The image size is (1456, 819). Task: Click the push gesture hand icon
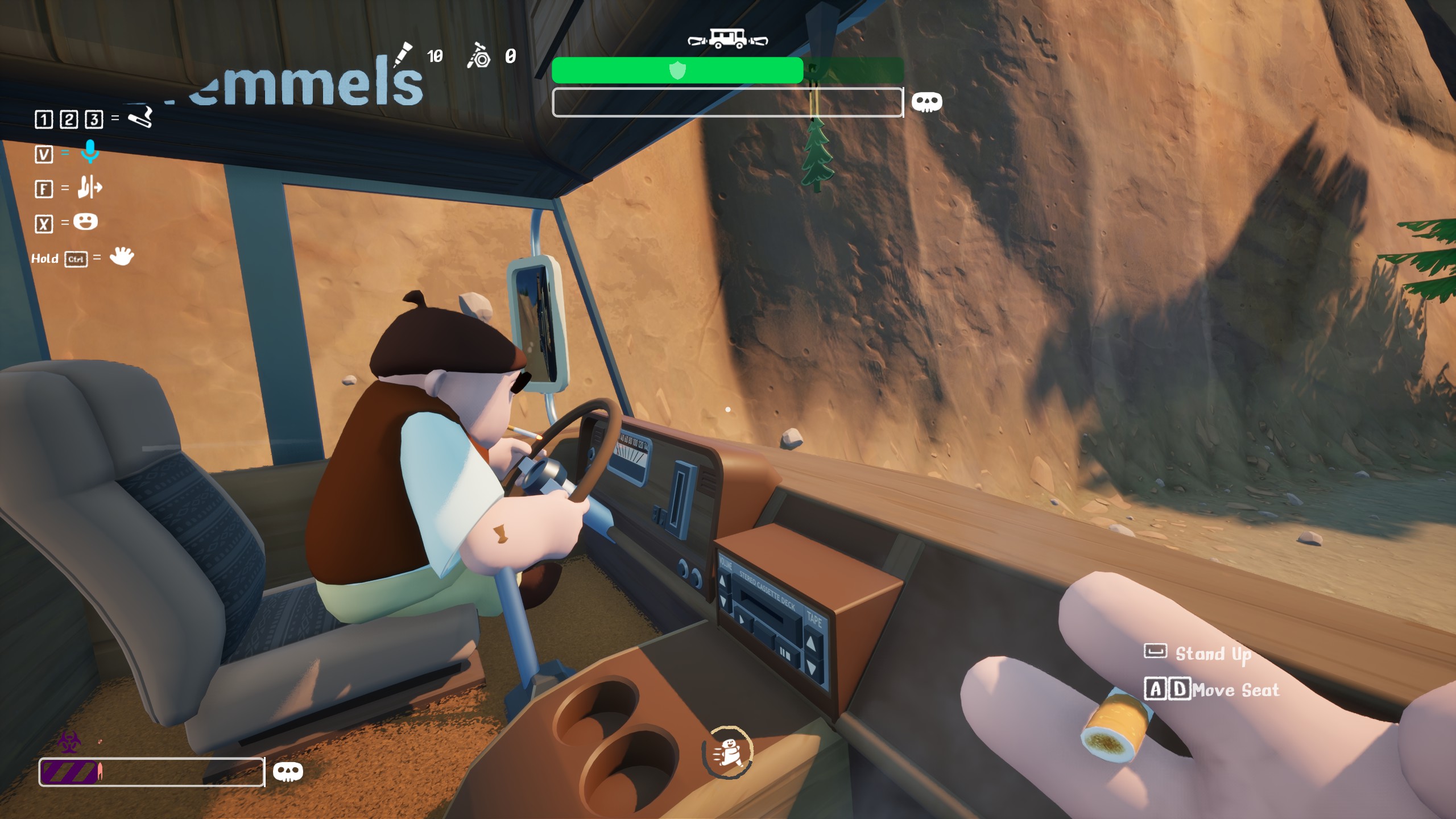(90, 187)
